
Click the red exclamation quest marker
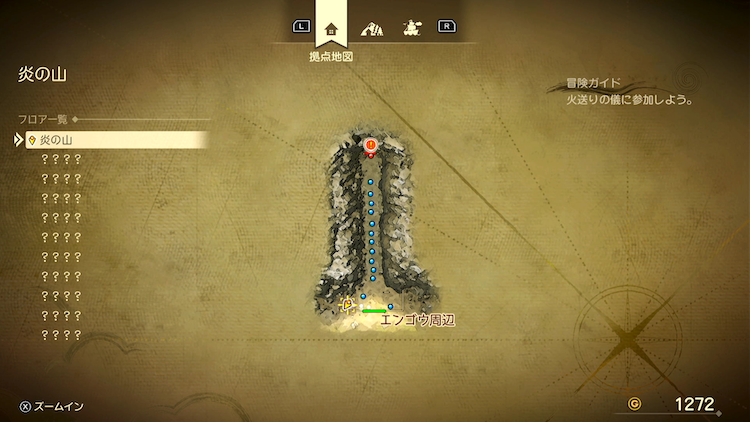[x=371, y=147]
